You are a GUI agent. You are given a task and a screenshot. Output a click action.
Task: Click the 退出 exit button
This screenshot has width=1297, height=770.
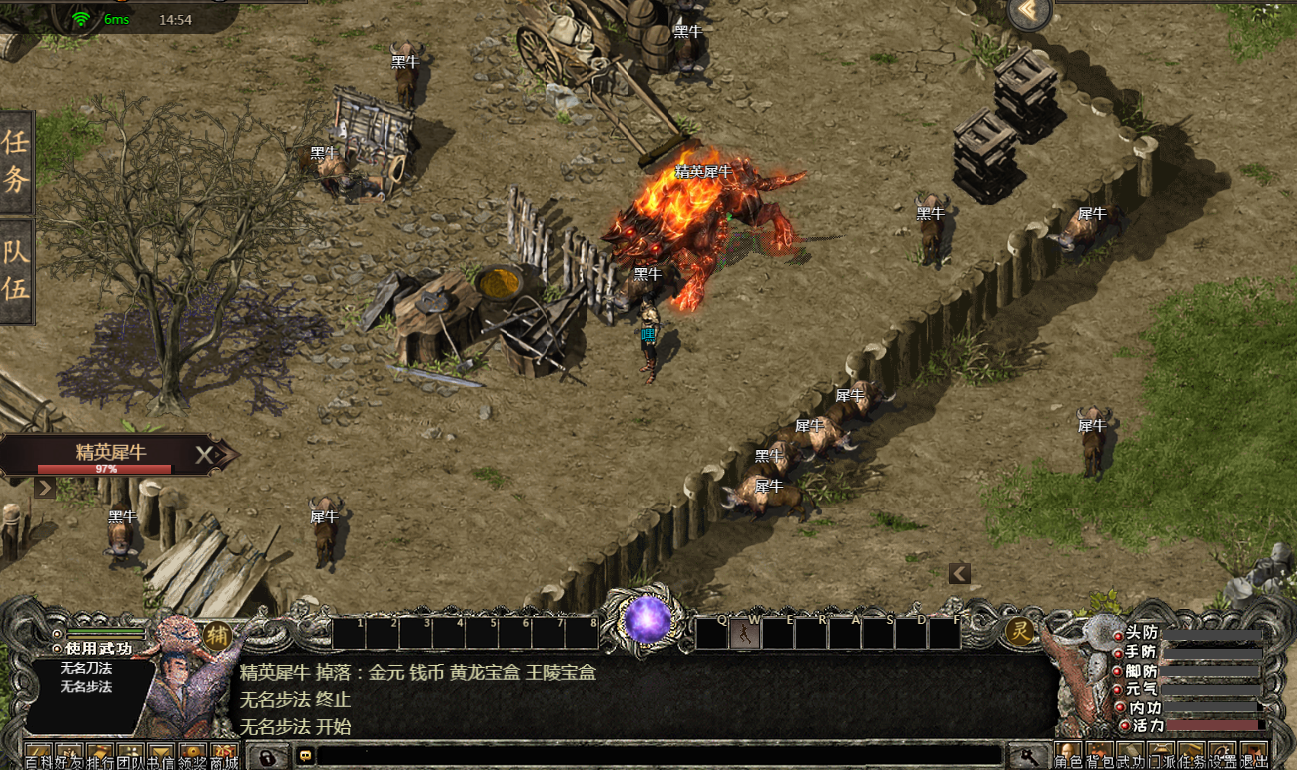point(1253,756)
